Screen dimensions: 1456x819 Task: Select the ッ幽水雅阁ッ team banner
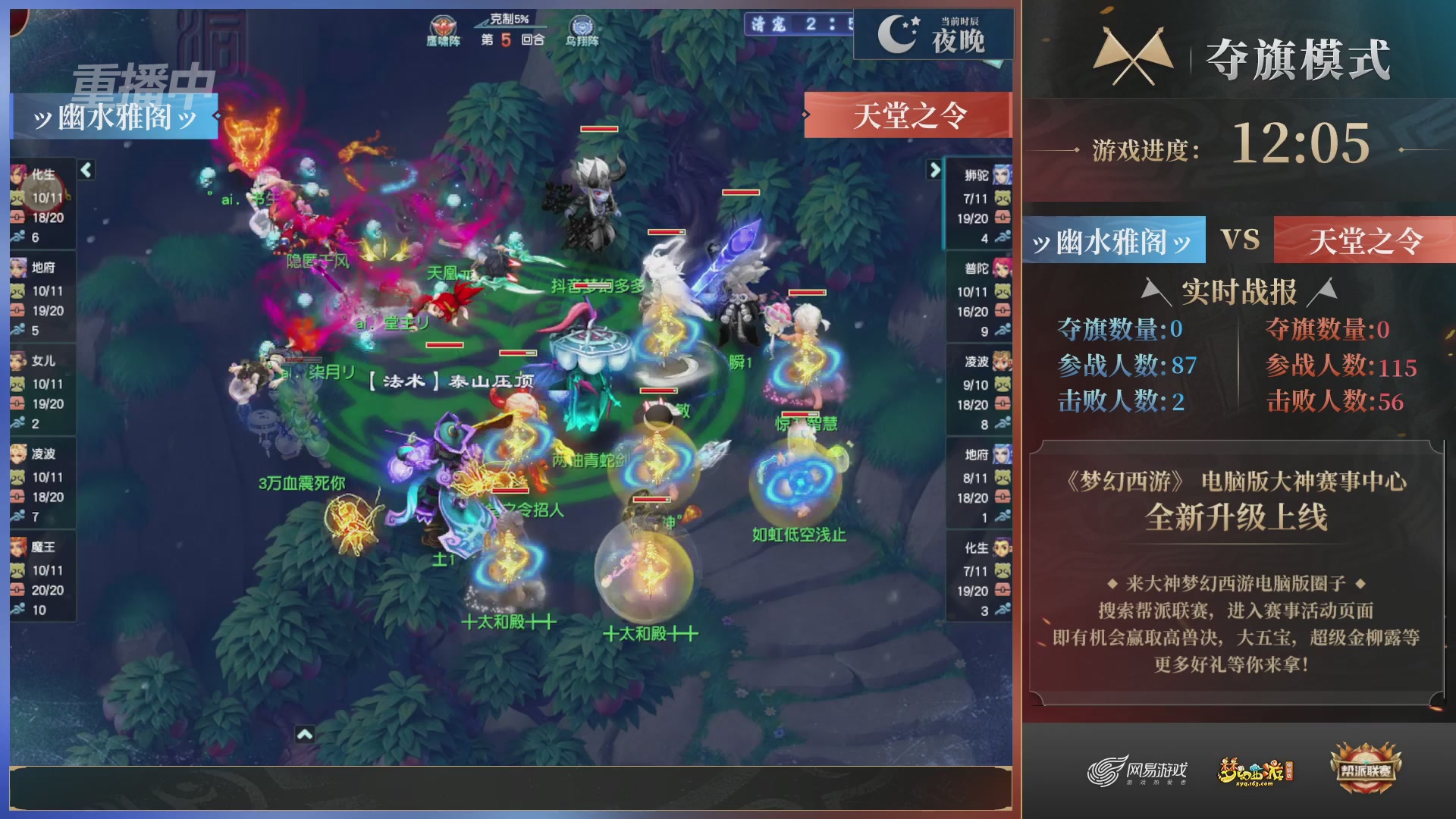pos(114,118)
